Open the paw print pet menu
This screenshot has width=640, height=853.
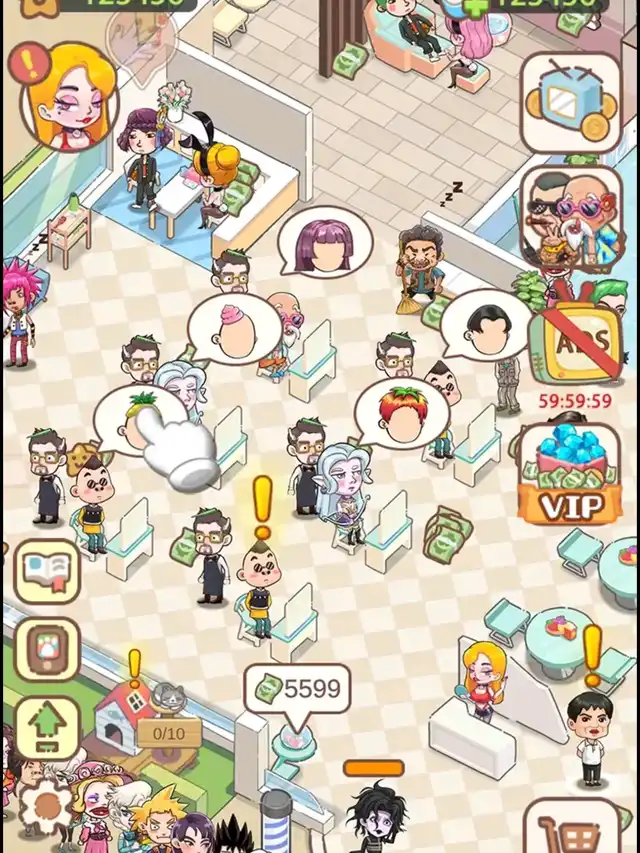[47, 649]
